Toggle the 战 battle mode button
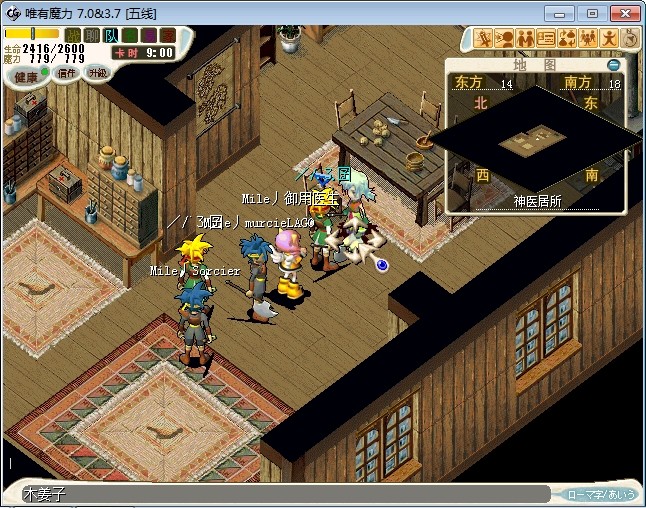The width and height of the screenshot is (646, 508). point(73,36)
